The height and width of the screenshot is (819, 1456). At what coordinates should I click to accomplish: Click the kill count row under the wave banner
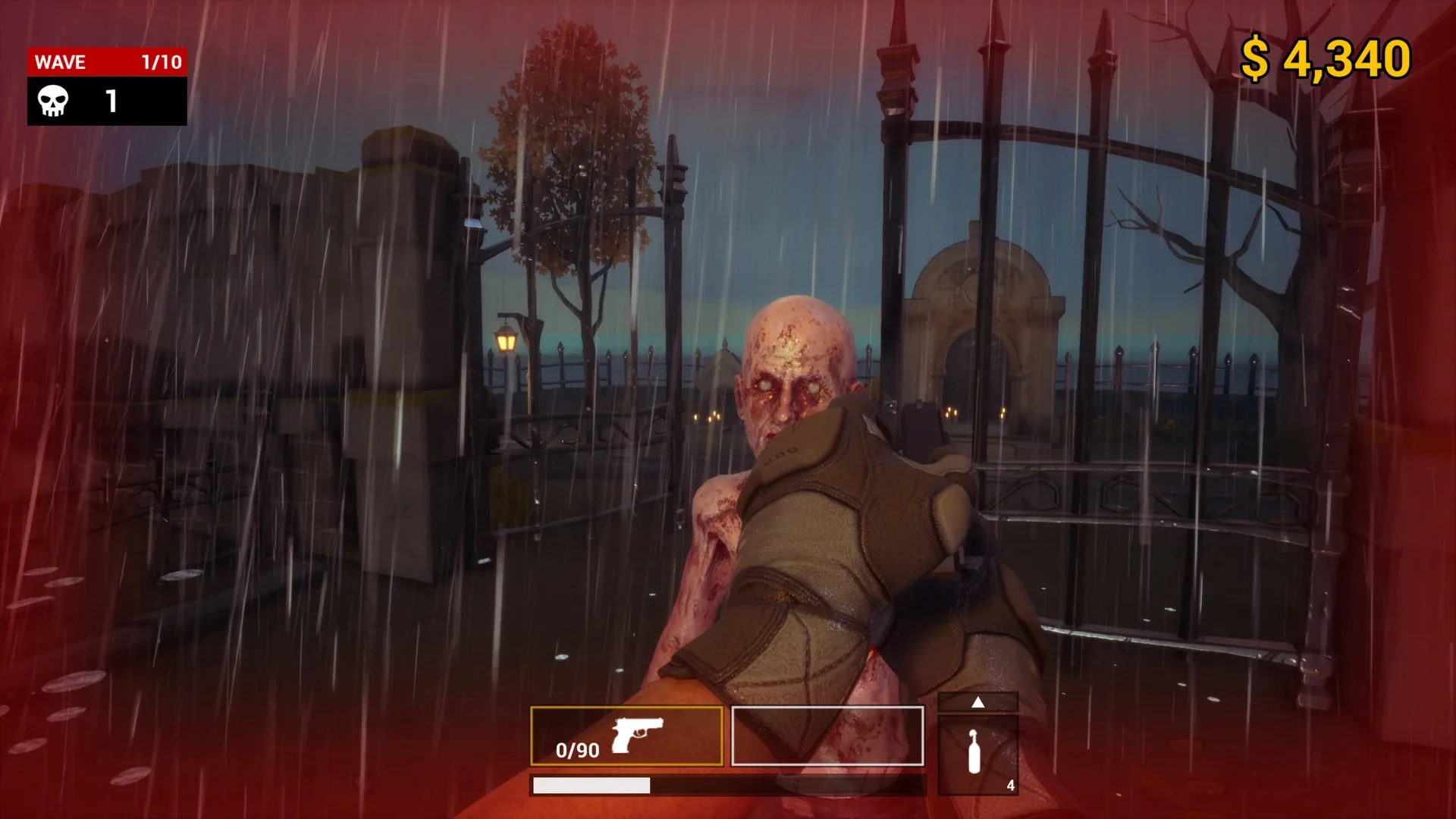106,101
